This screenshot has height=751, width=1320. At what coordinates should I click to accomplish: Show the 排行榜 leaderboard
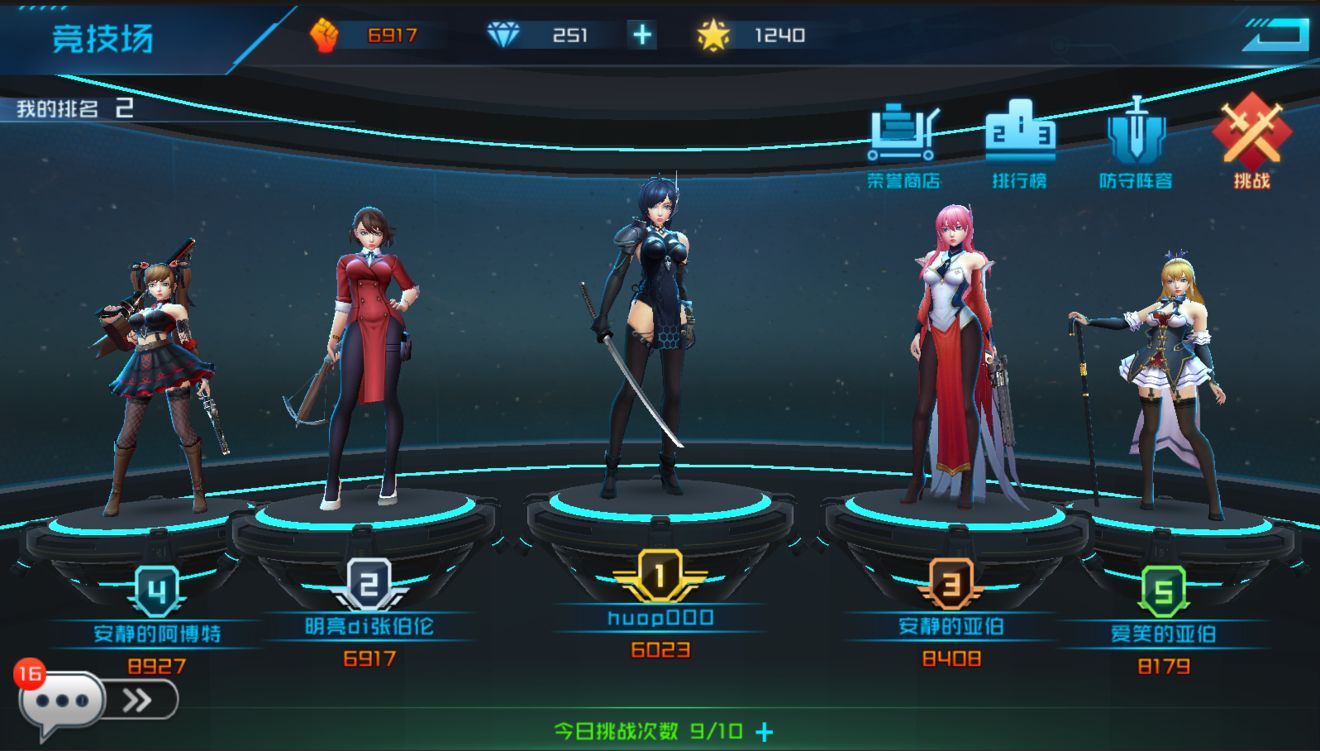click(x=1019, y=143)
